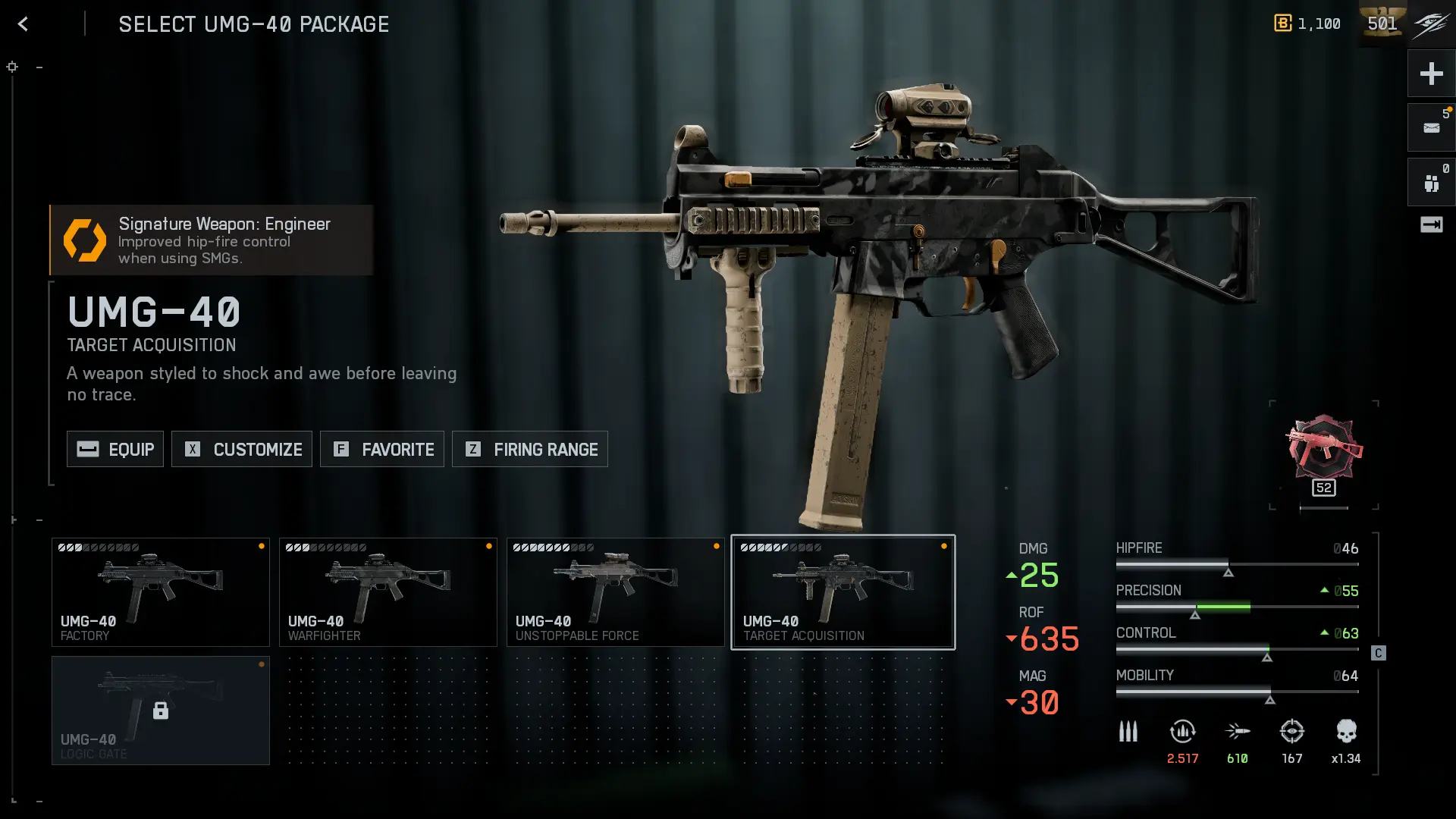Viewport: 1456px width, 819px height.
Task: Click the exit arrow sidebar icon
Action: tap(1431, 224)
